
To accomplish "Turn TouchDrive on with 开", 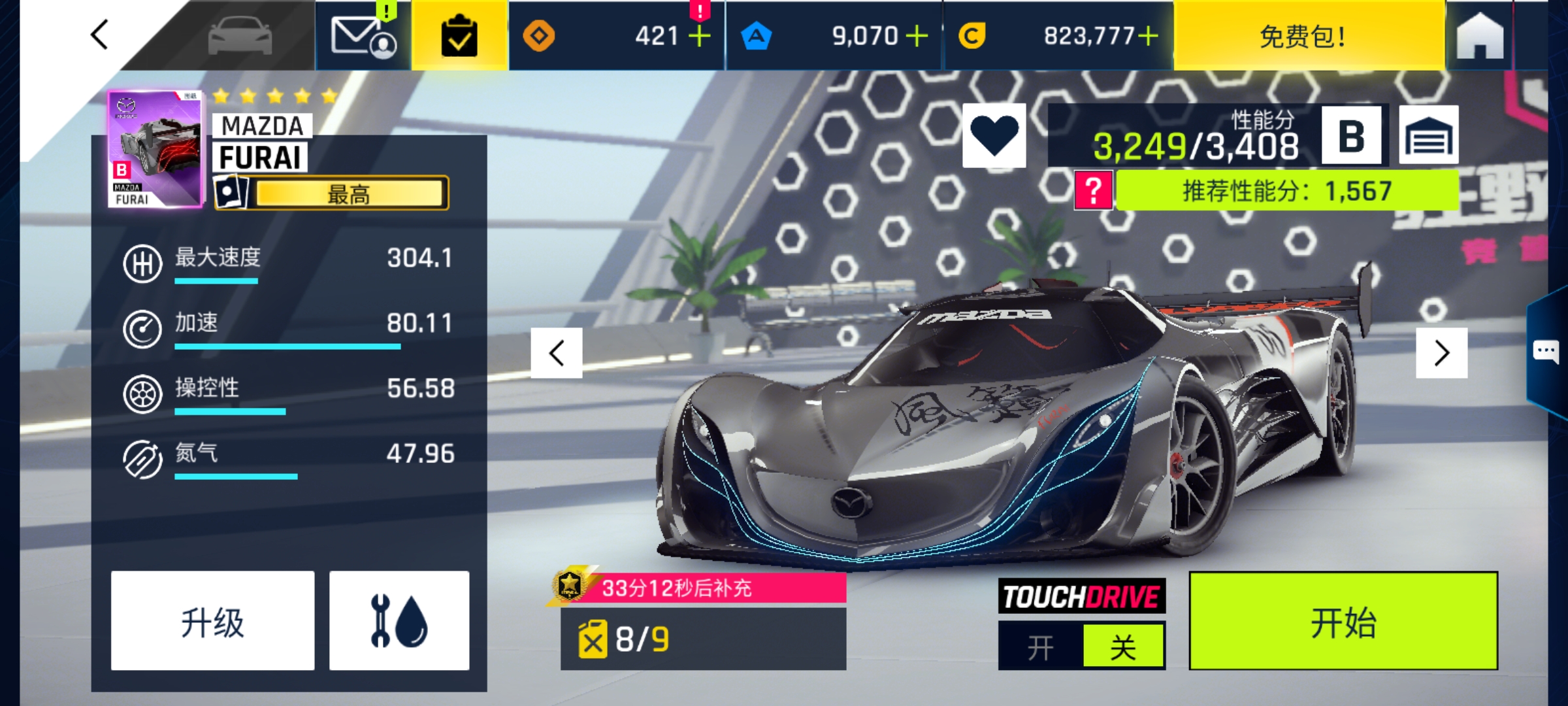I will pos(1040,647).
